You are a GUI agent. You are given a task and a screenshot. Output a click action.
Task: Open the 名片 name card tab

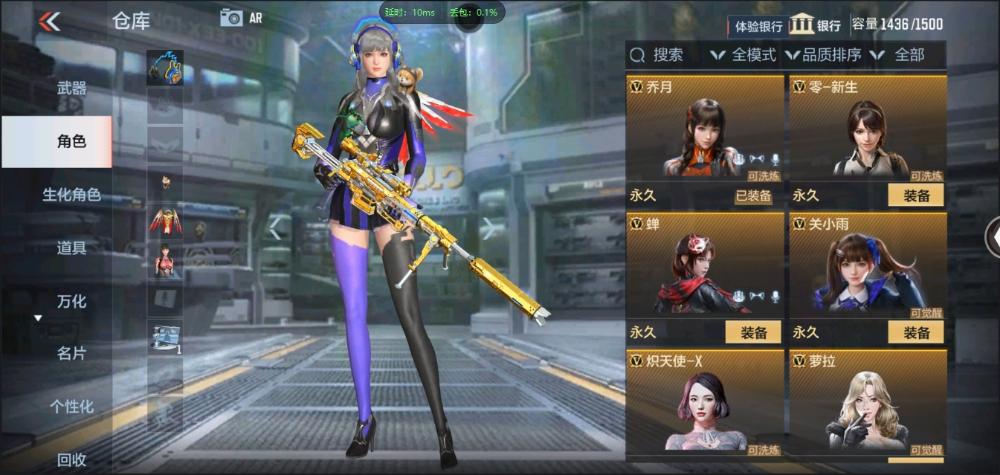[71, 353]
